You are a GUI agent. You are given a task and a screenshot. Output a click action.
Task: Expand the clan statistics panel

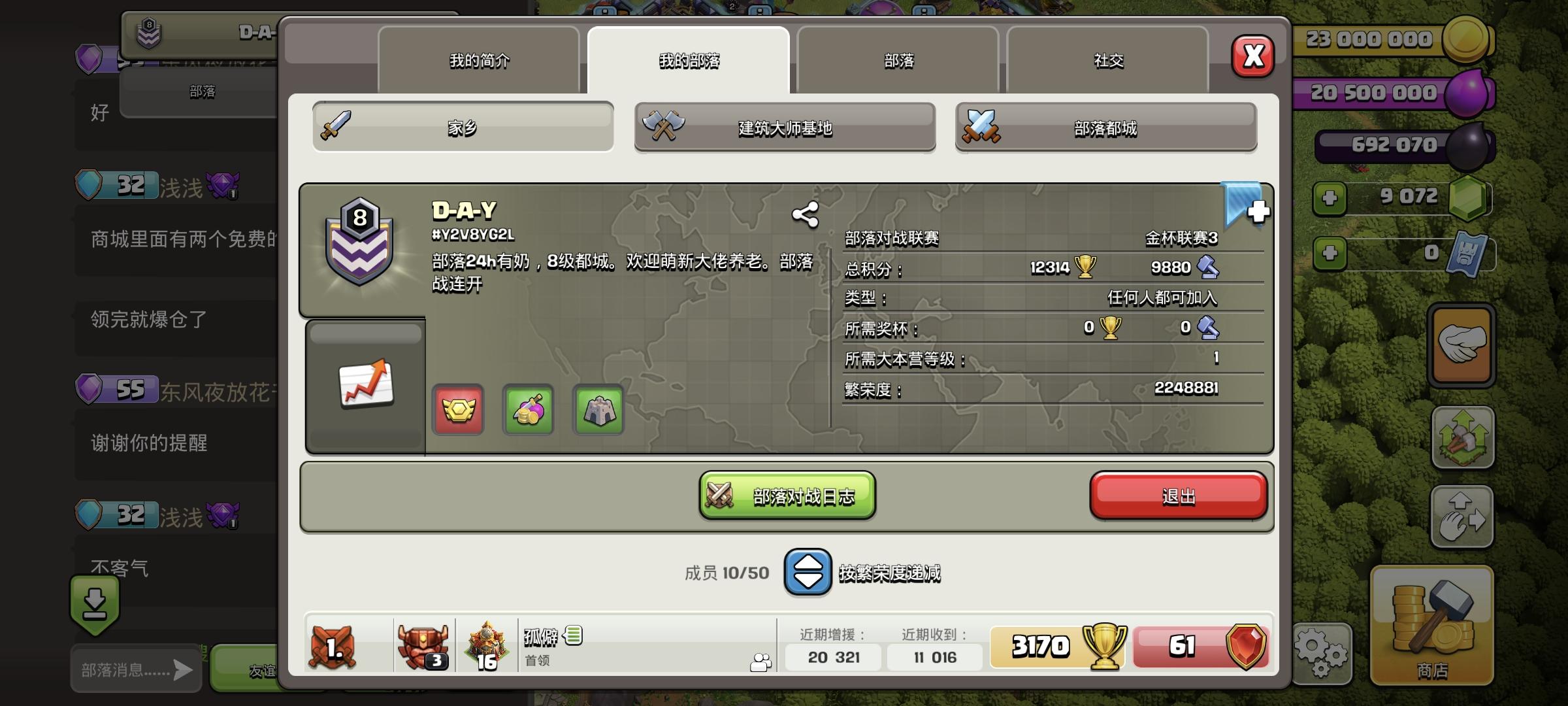click(x=365, y=386)
